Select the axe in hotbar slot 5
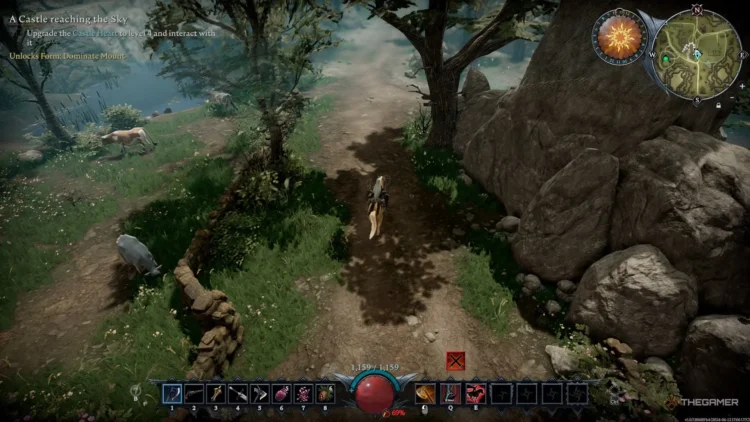The image size is (750, 422). click(x=260, y=394)
